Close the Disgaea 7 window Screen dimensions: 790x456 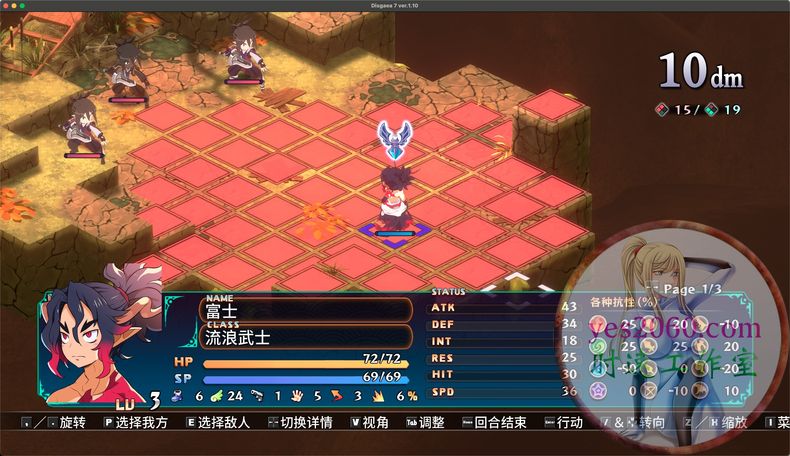(x=8, y=7)
